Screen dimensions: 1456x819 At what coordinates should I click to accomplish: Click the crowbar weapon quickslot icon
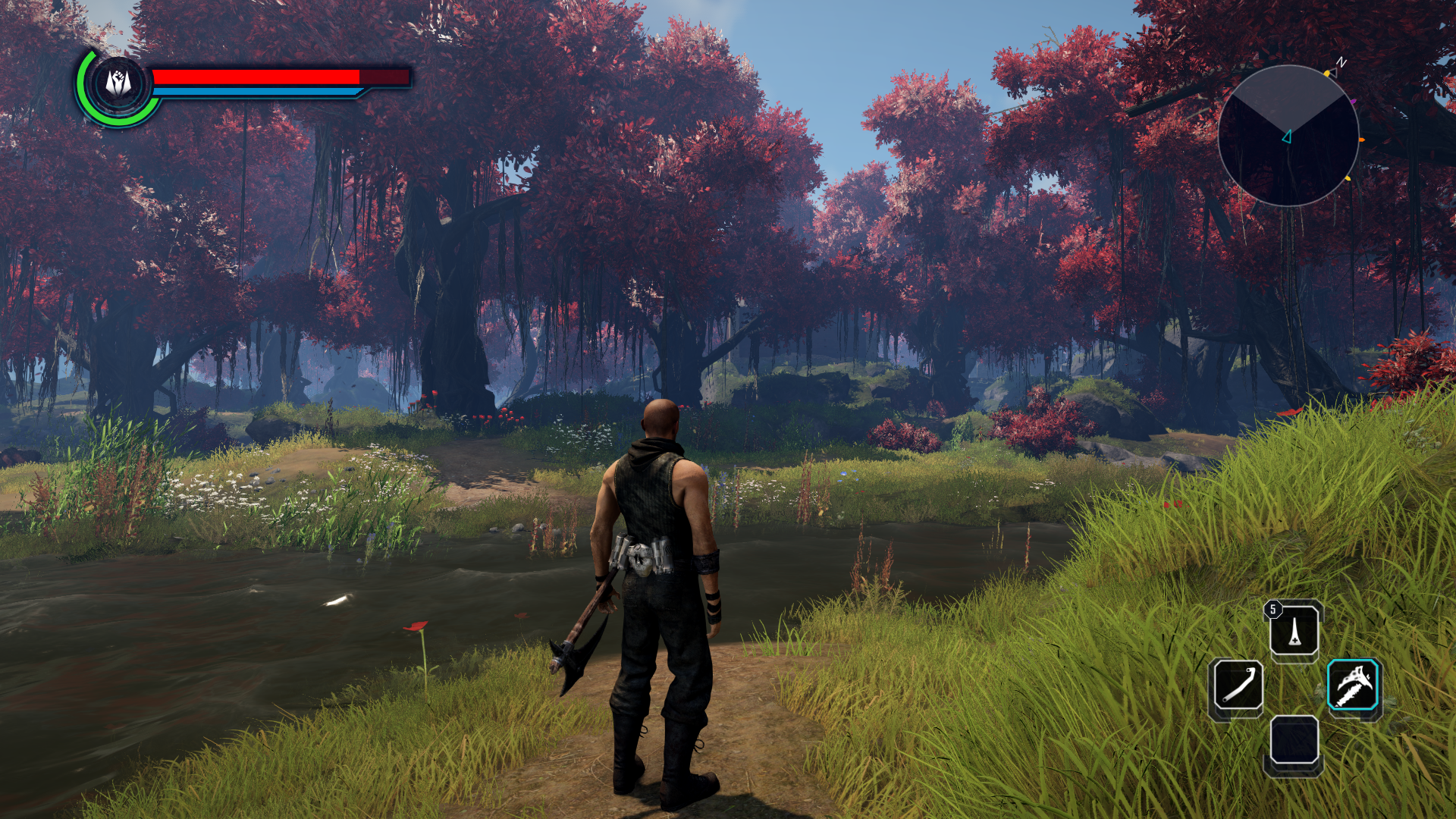pos(1237,684)
